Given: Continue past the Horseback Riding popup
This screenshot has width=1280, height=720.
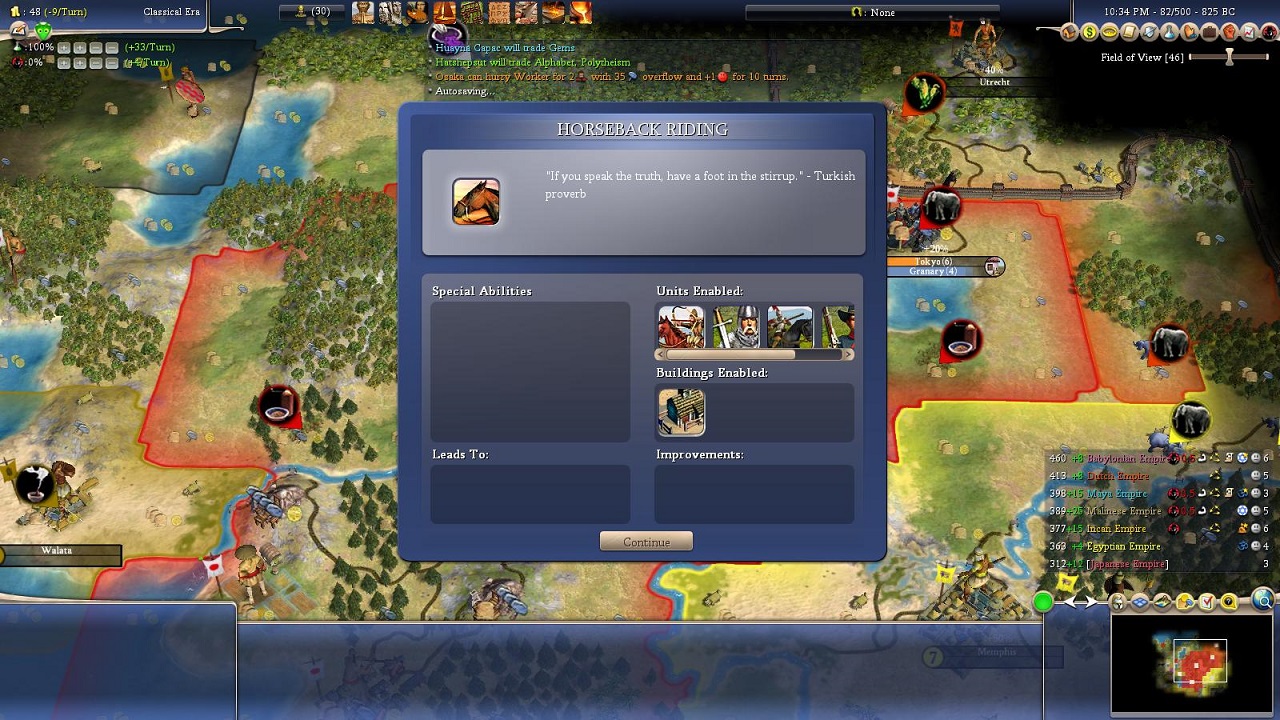Looking at the screenshot, I should pos(646,542).
